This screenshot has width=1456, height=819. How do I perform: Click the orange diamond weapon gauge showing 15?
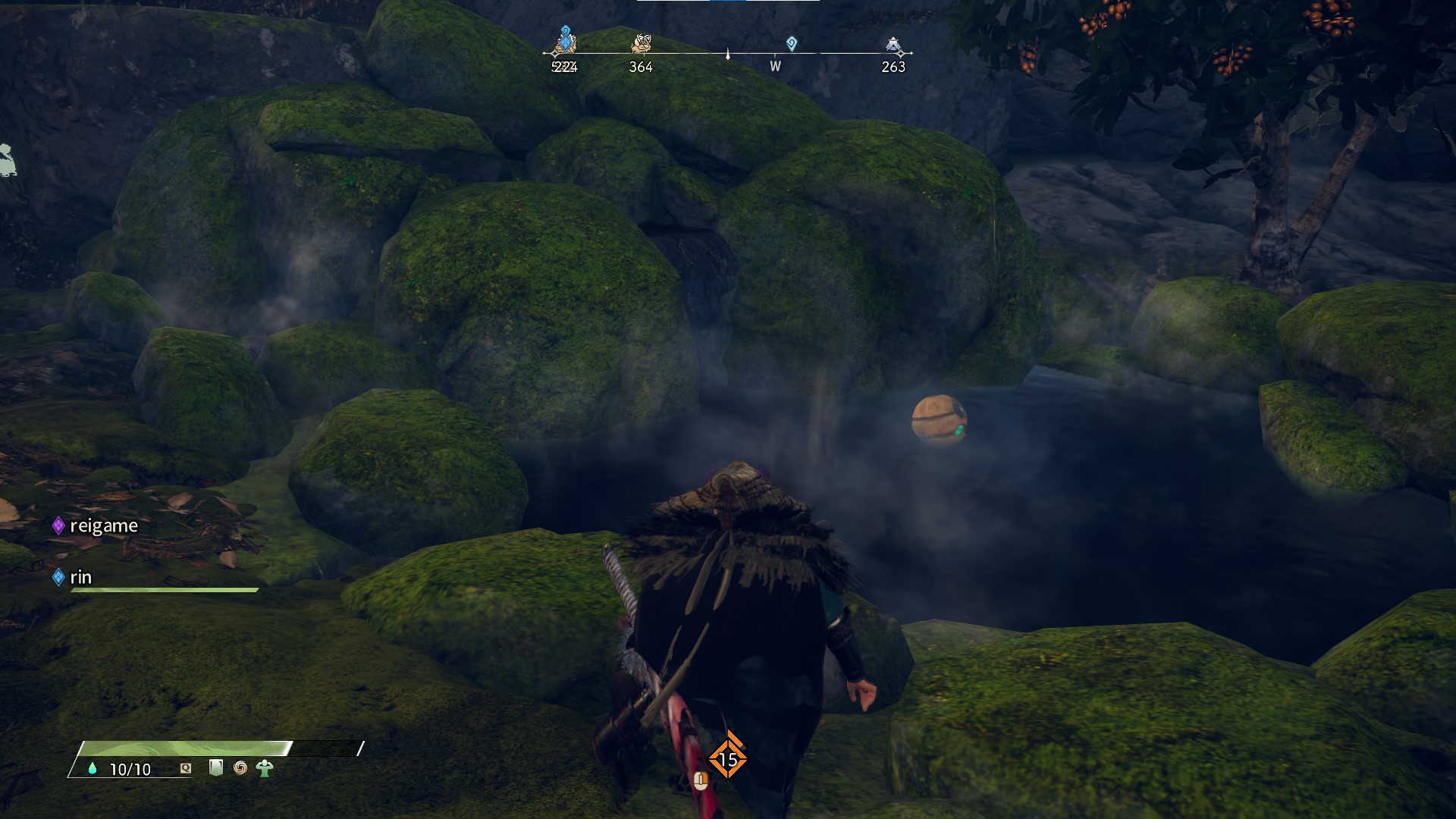[x=727, y=758]
